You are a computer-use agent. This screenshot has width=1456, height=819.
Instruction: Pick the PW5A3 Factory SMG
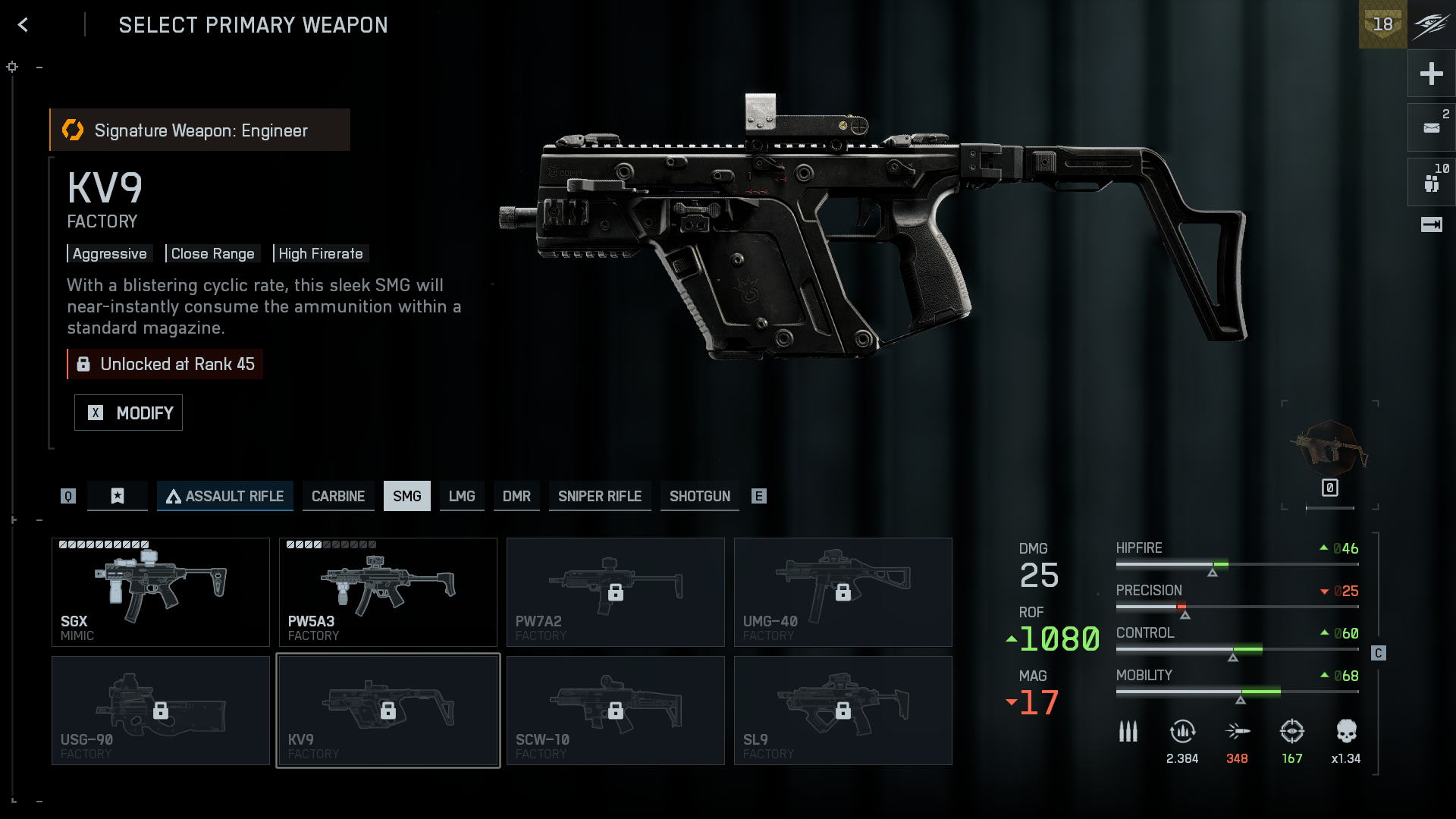click(x=388, y=592)
